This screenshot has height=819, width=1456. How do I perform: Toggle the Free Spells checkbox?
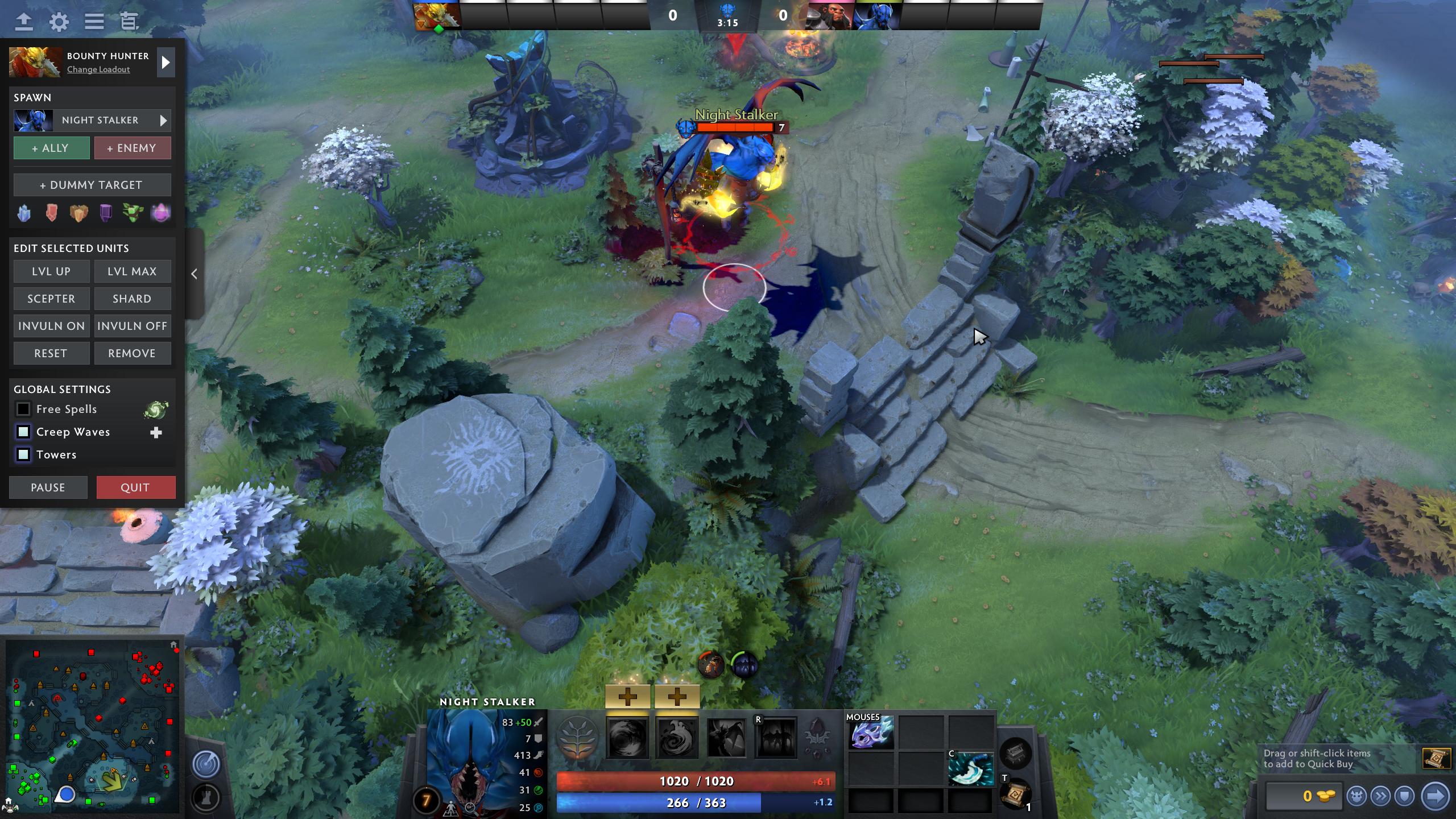tap(23, 409)
